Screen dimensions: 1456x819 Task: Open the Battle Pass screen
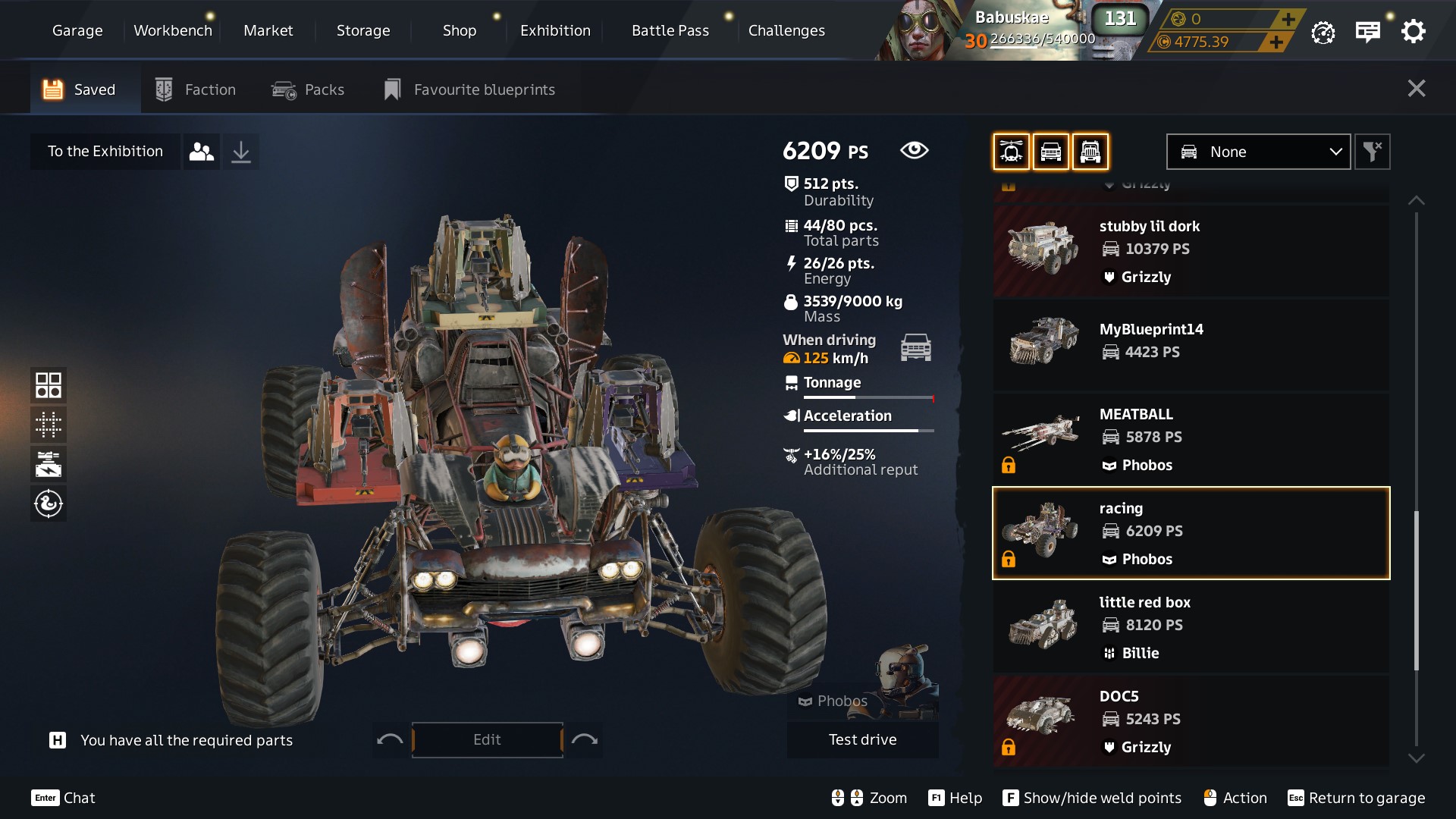pos(670,30)
